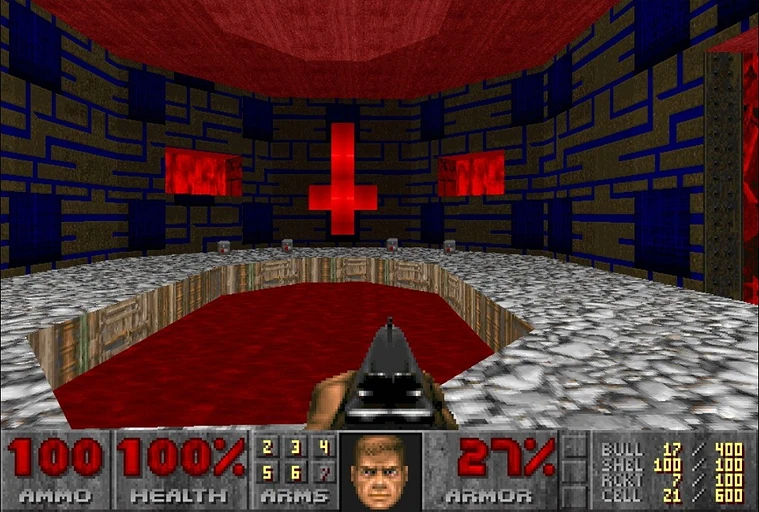
Task: Pick weapon slot 4 in ARMS panel
Action: pyautogui.click(x=323, y=447)
